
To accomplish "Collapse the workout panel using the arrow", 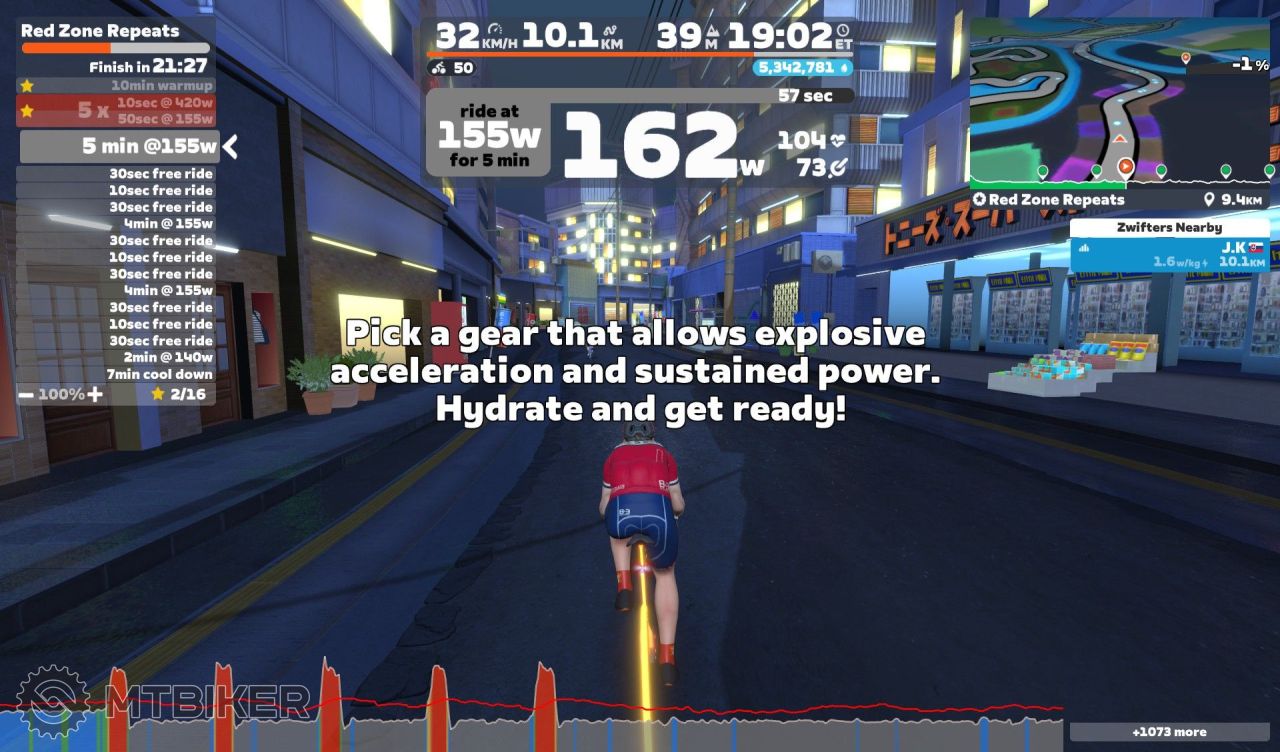I will pos(231,147).
